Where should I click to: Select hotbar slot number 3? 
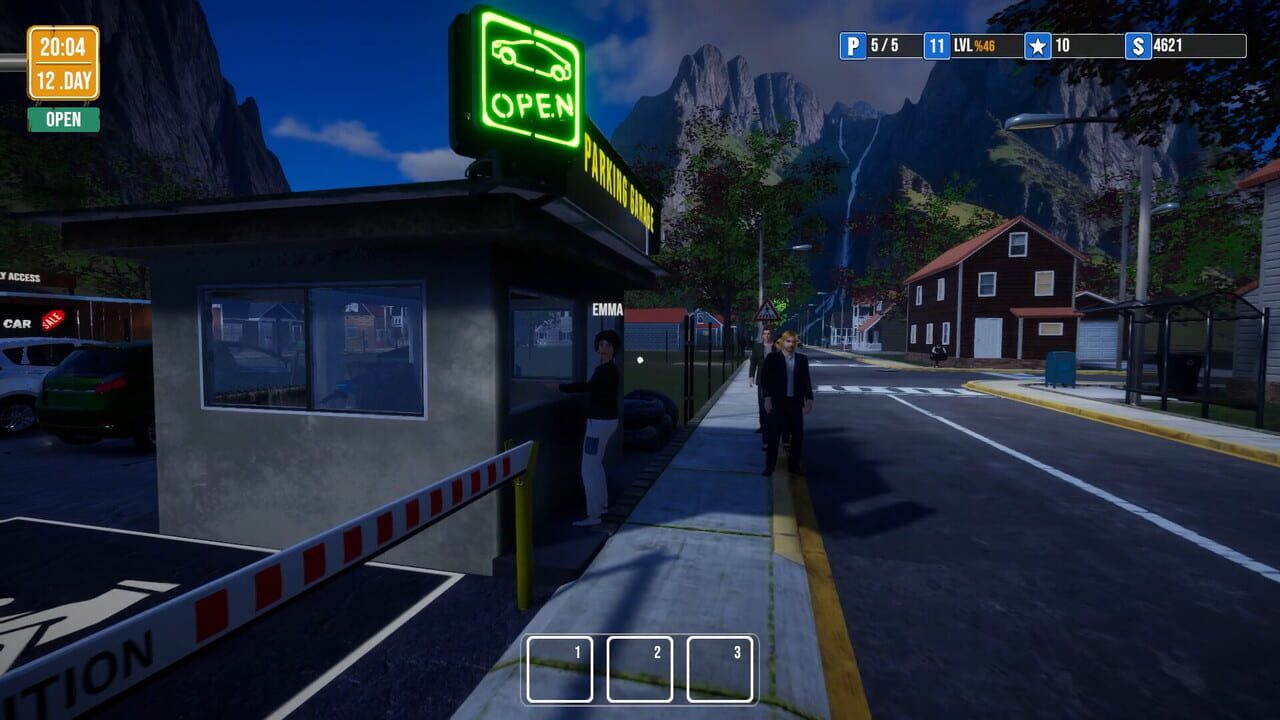pyautogui.click(x=720, y=669)
